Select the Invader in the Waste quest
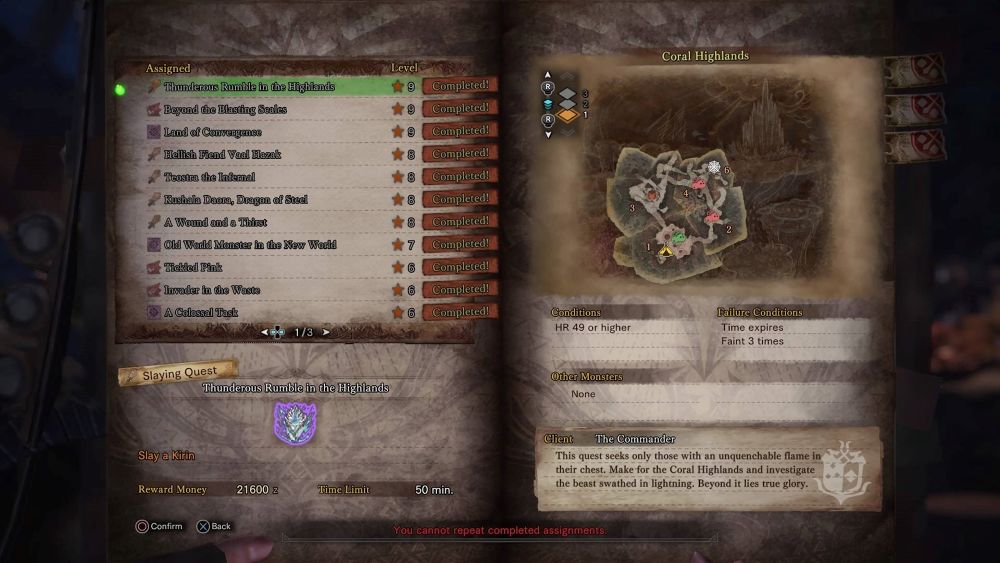This screenshot has width=1000, height=563. pos(212,290)
